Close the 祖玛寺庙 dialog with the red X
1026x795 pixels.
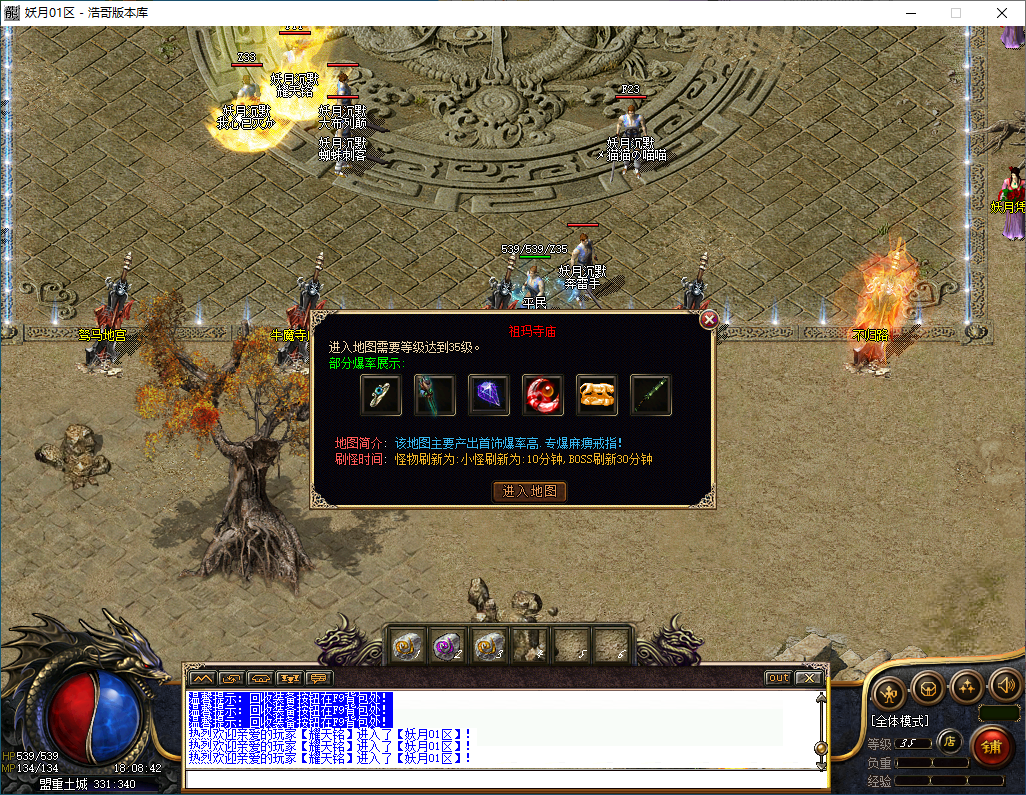(x=709, y=320)
